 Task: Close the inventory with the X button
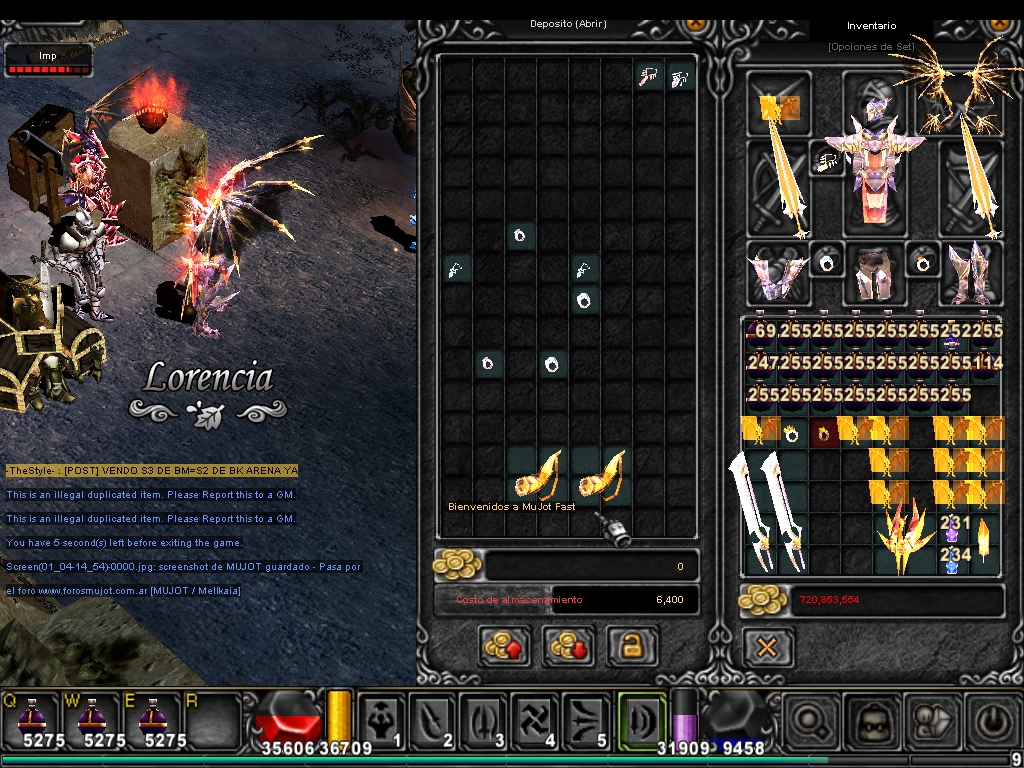[767, 648]
